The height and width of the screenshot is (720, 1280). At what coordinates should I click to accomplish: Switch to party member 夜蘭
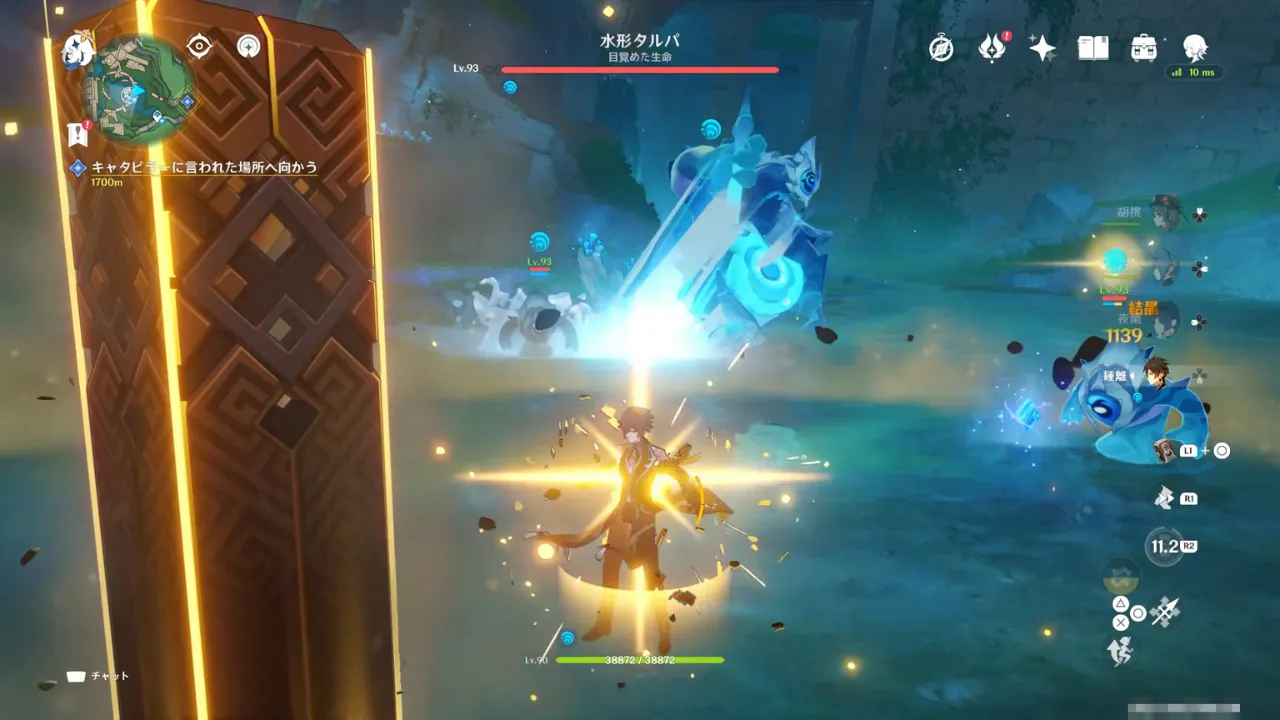point(1165,320)
